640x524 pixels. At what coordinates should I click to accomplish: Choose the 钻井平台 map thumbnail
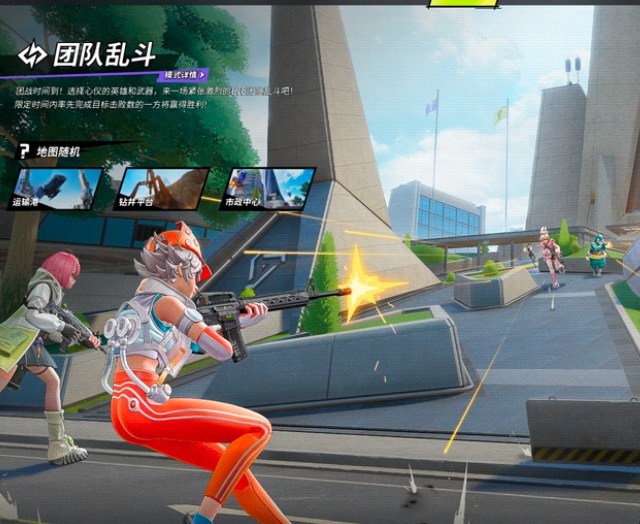162,188
